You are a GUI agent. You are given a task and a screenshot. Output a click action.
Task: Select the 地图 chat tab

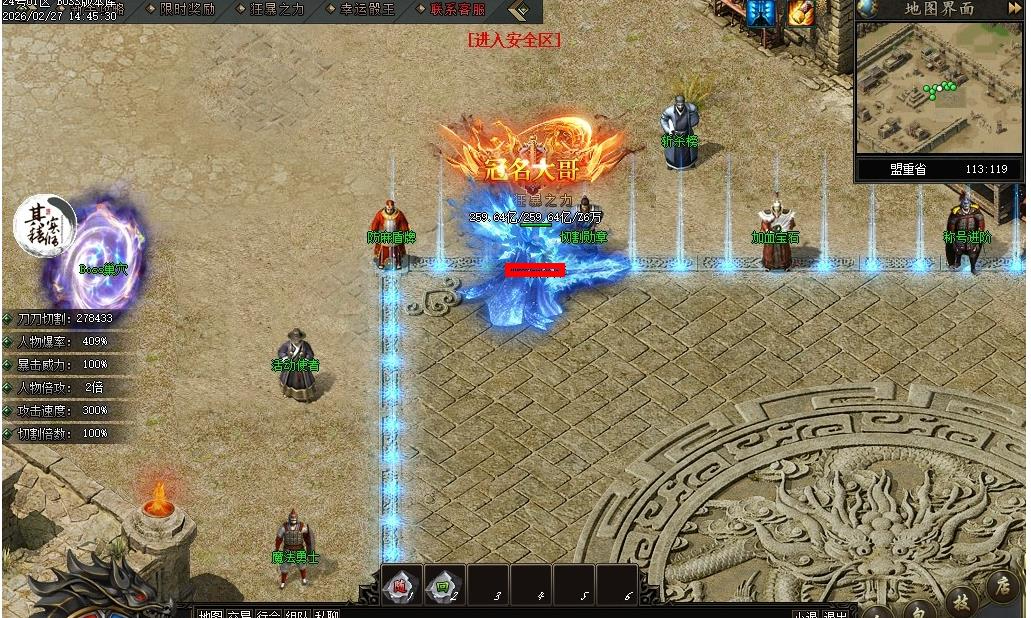(x=210, y=613)
